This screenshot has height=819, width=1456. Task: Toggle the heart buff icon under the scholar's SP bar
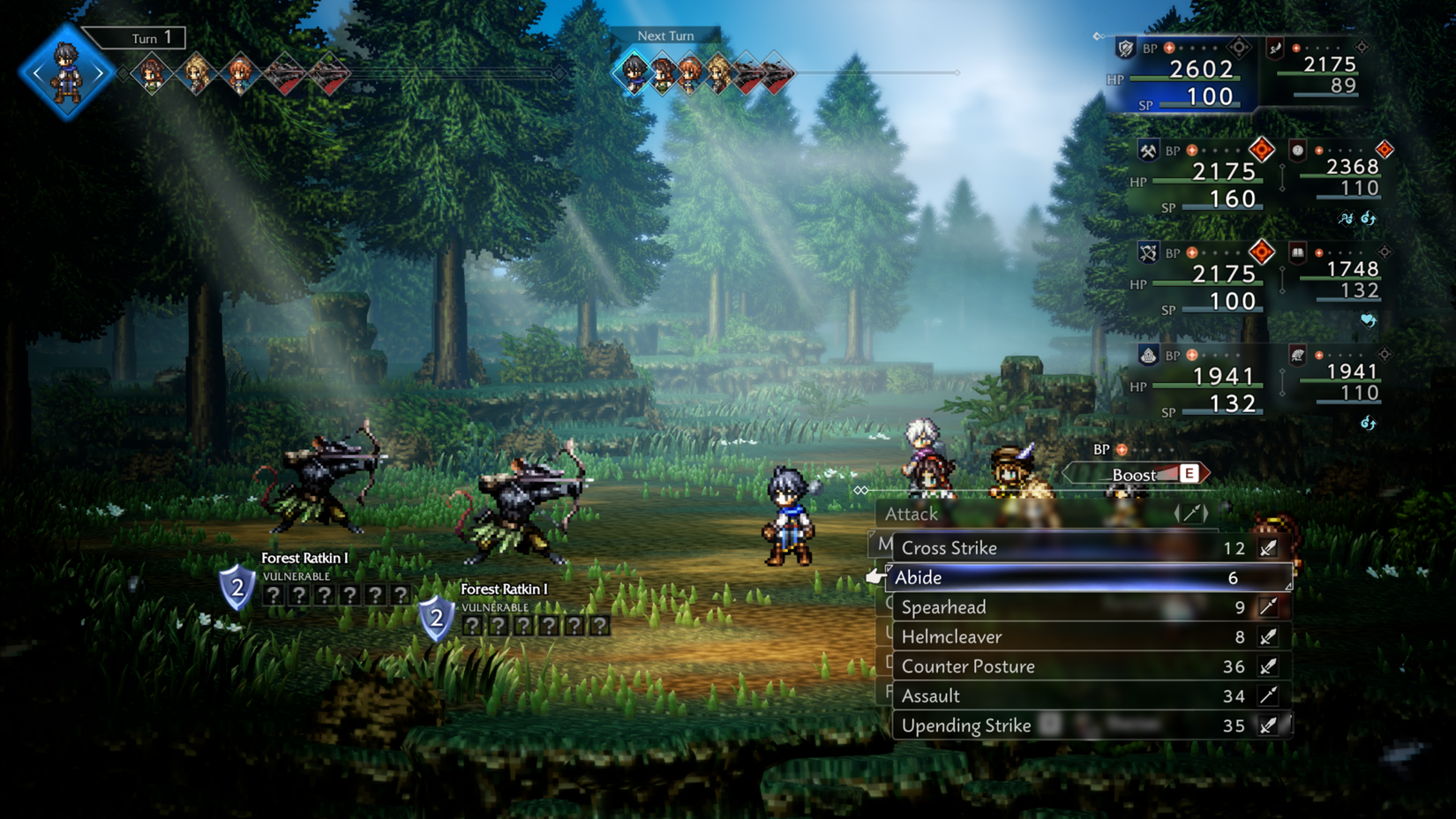[1369, 319]
